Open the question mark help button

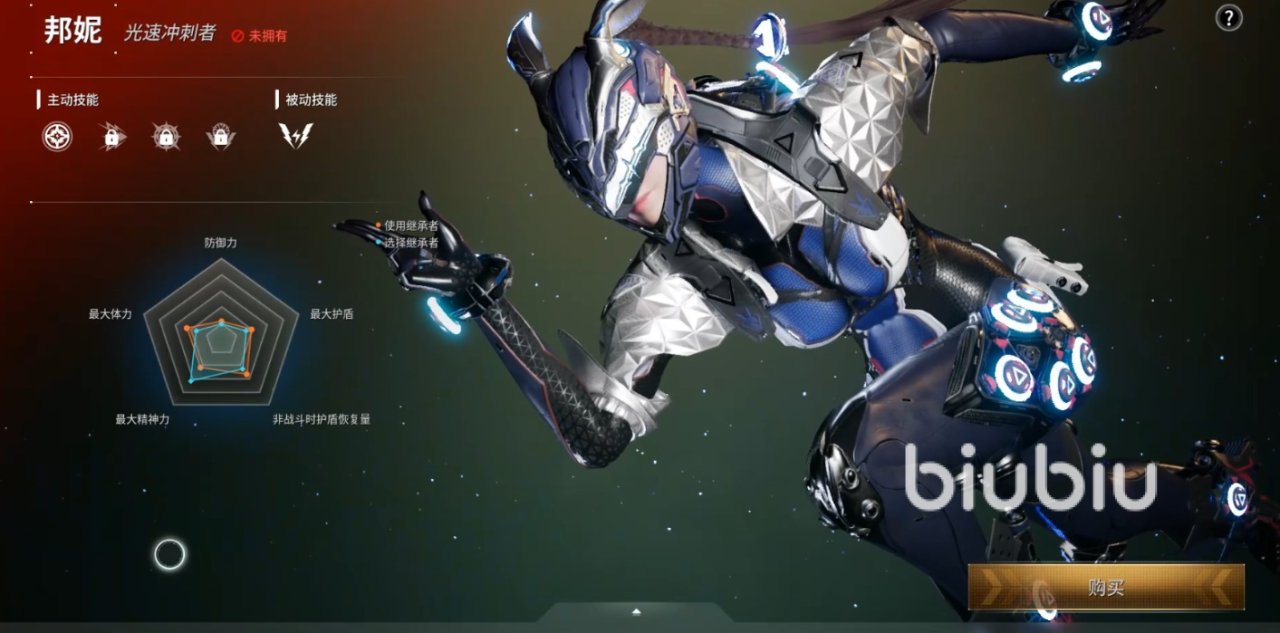(1228, 17)
